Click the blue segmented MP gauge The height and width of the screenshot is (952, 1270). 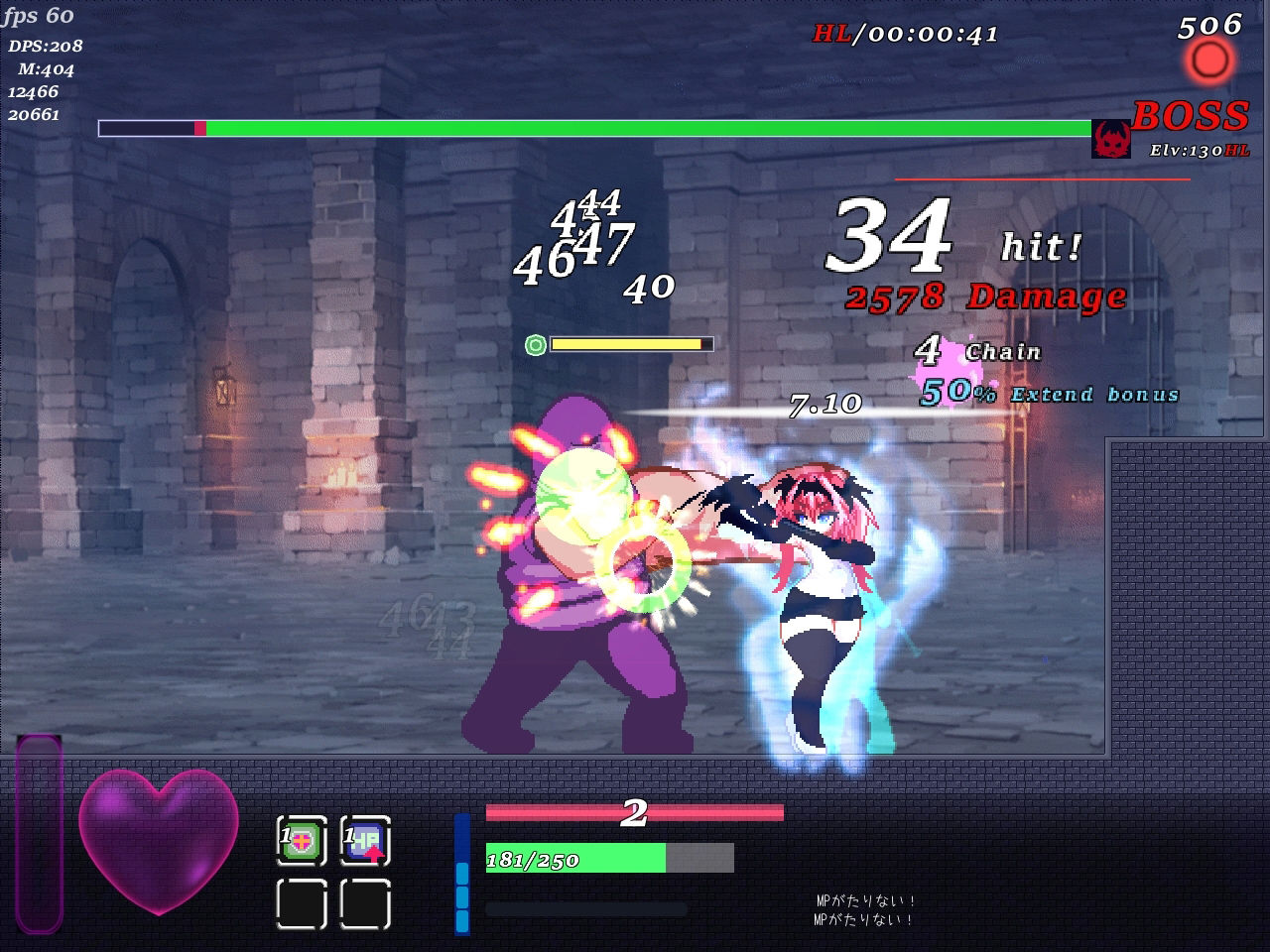coord(460,873)
